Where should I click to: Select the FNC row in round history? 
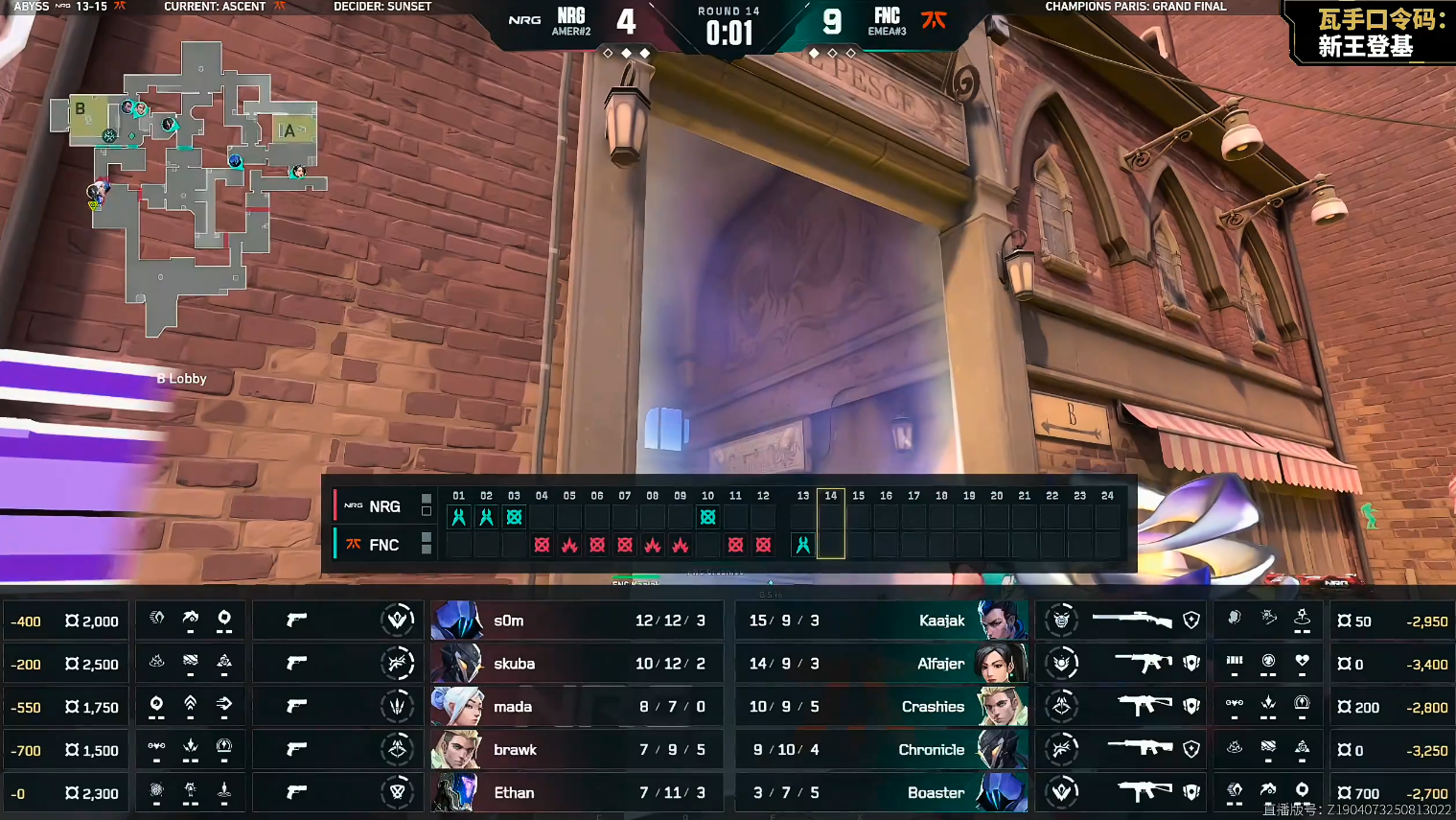click(383, 545)
